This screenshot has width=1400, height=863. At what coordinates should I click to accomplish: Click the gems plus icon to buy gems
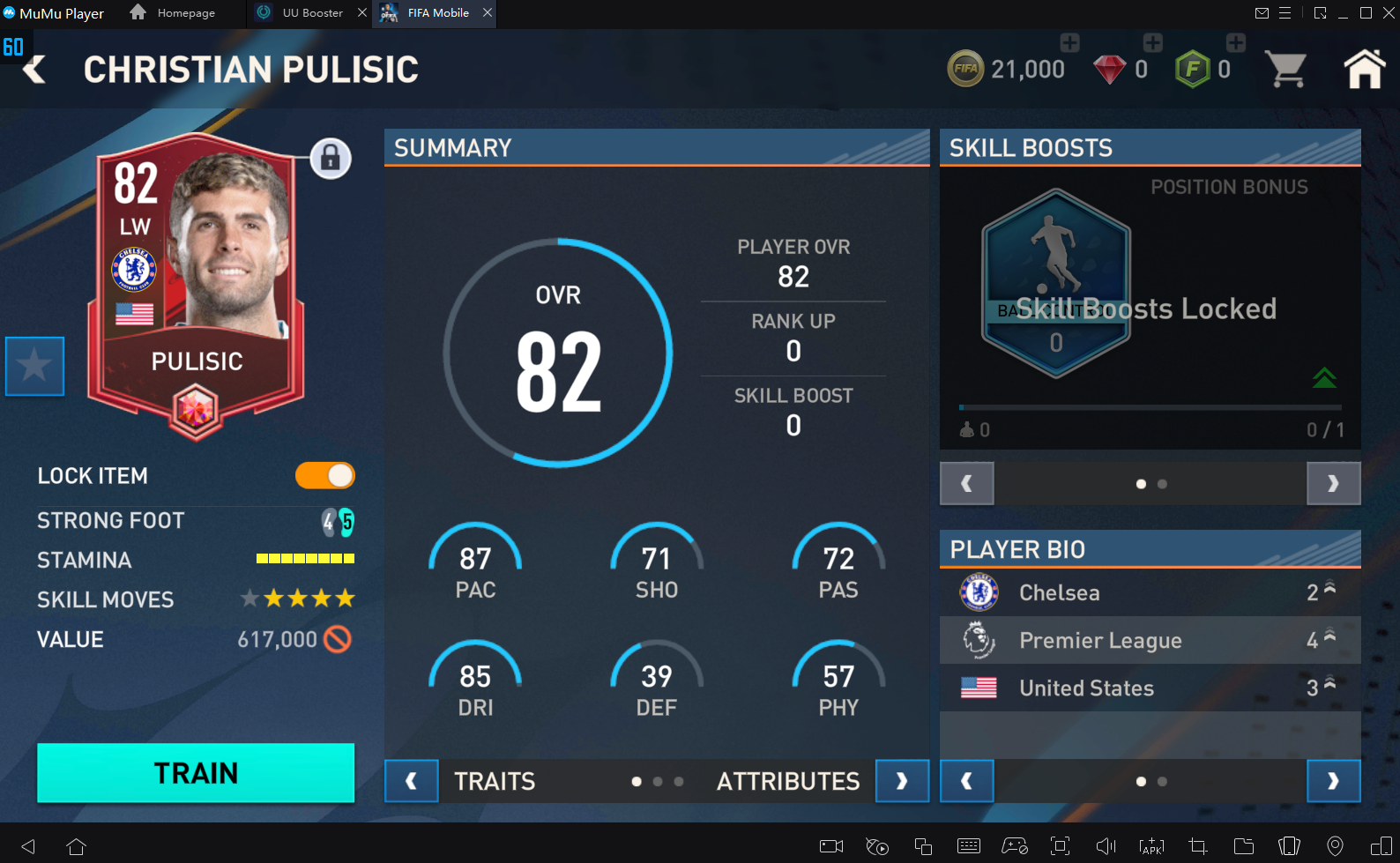pos(1152,41)
